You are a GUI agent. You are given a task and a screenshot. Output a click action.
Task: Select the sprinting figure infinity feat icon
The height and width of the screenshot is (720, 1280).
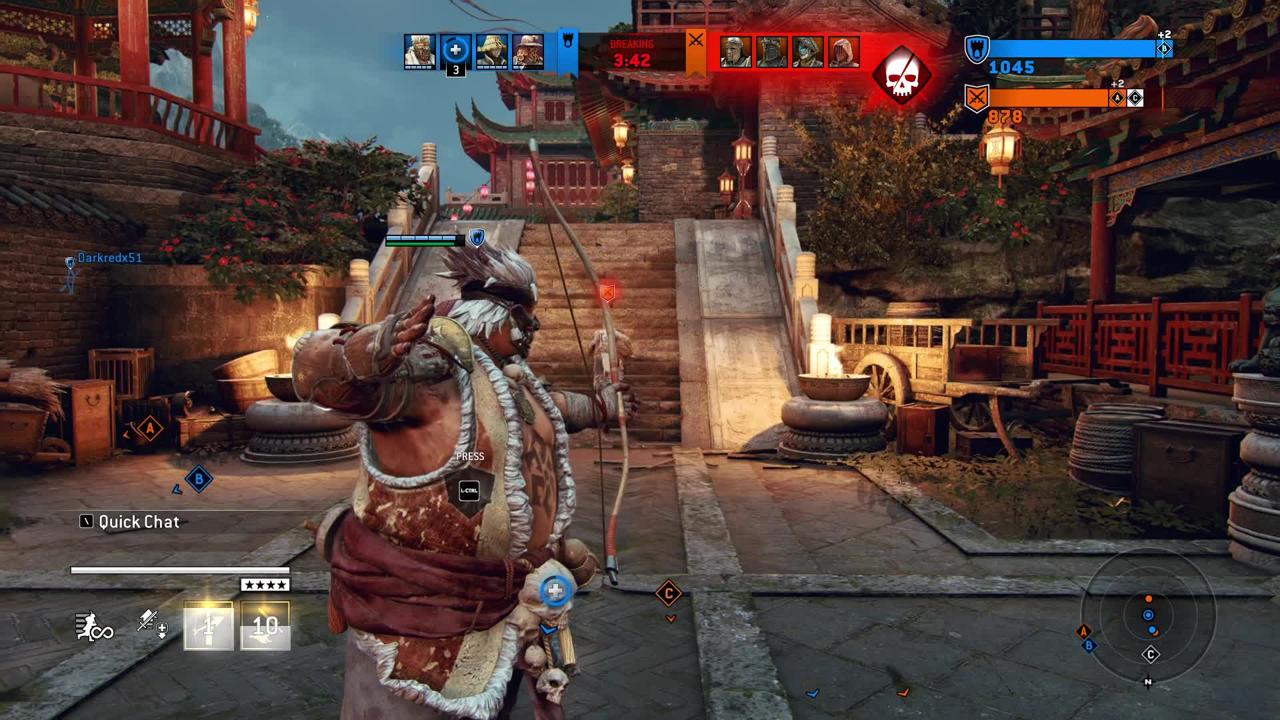(94, 627)
